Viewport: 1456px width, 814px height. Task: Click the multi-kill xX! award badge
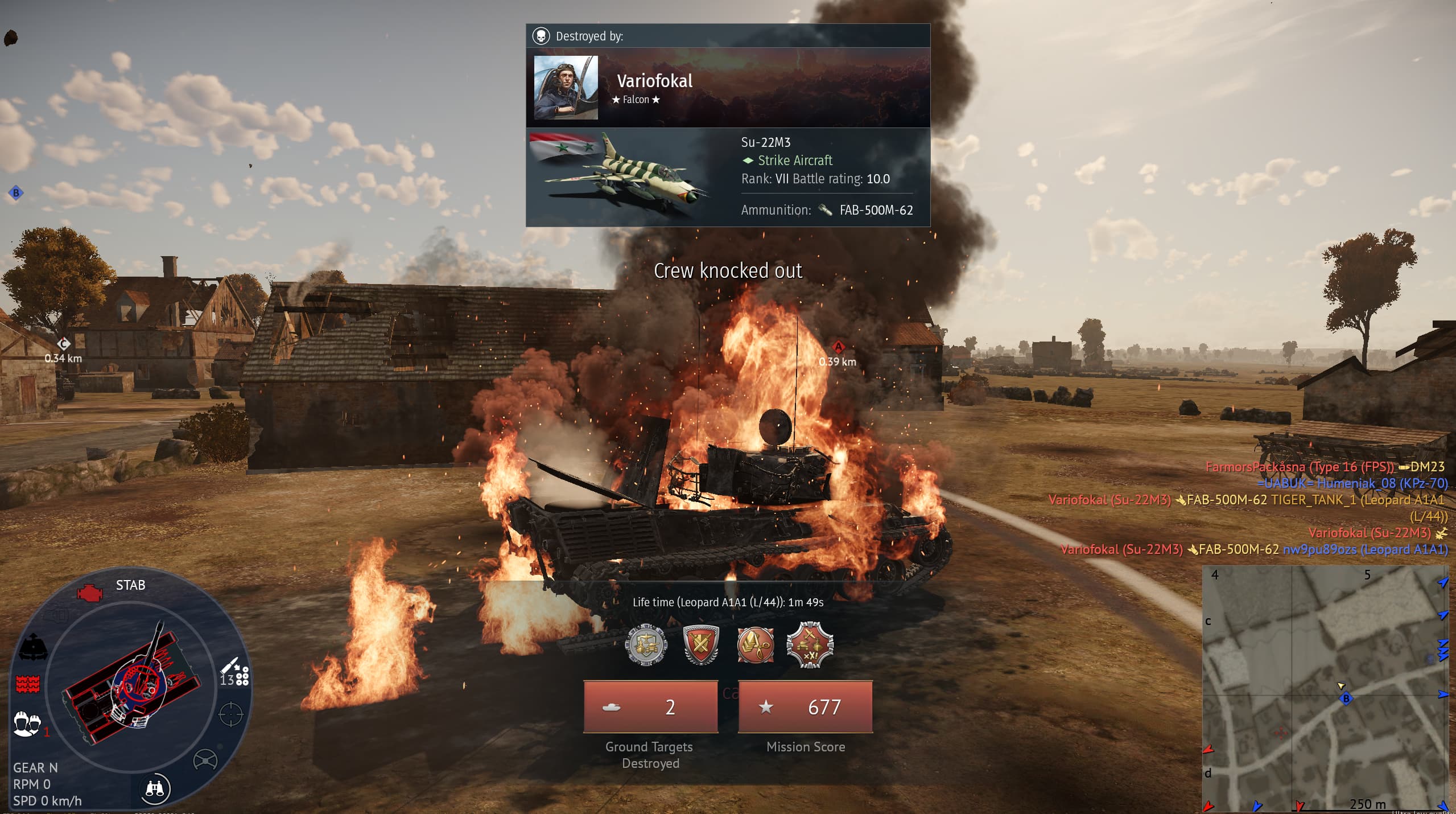coord(810,645)
